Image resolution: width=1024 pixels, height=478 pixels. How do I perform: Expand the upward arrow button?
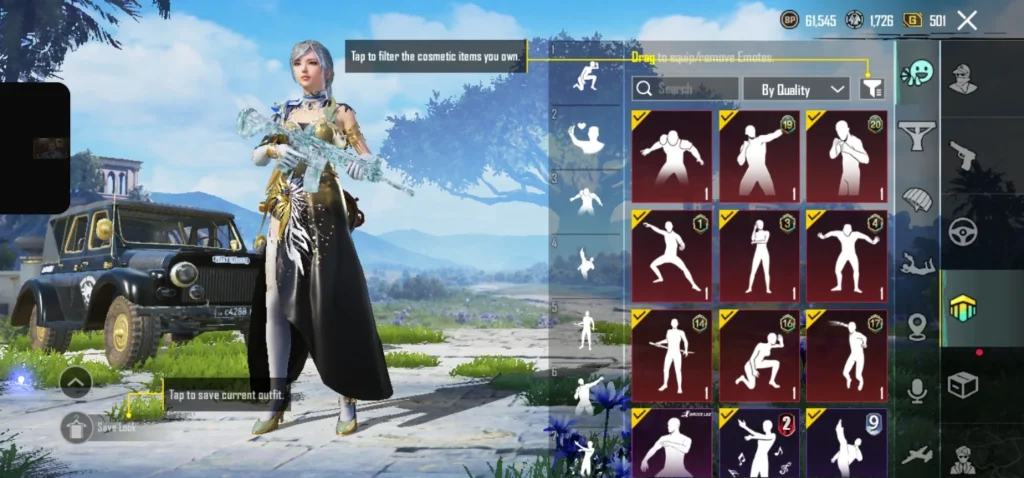pyautogui.click(x=77, y=382)
